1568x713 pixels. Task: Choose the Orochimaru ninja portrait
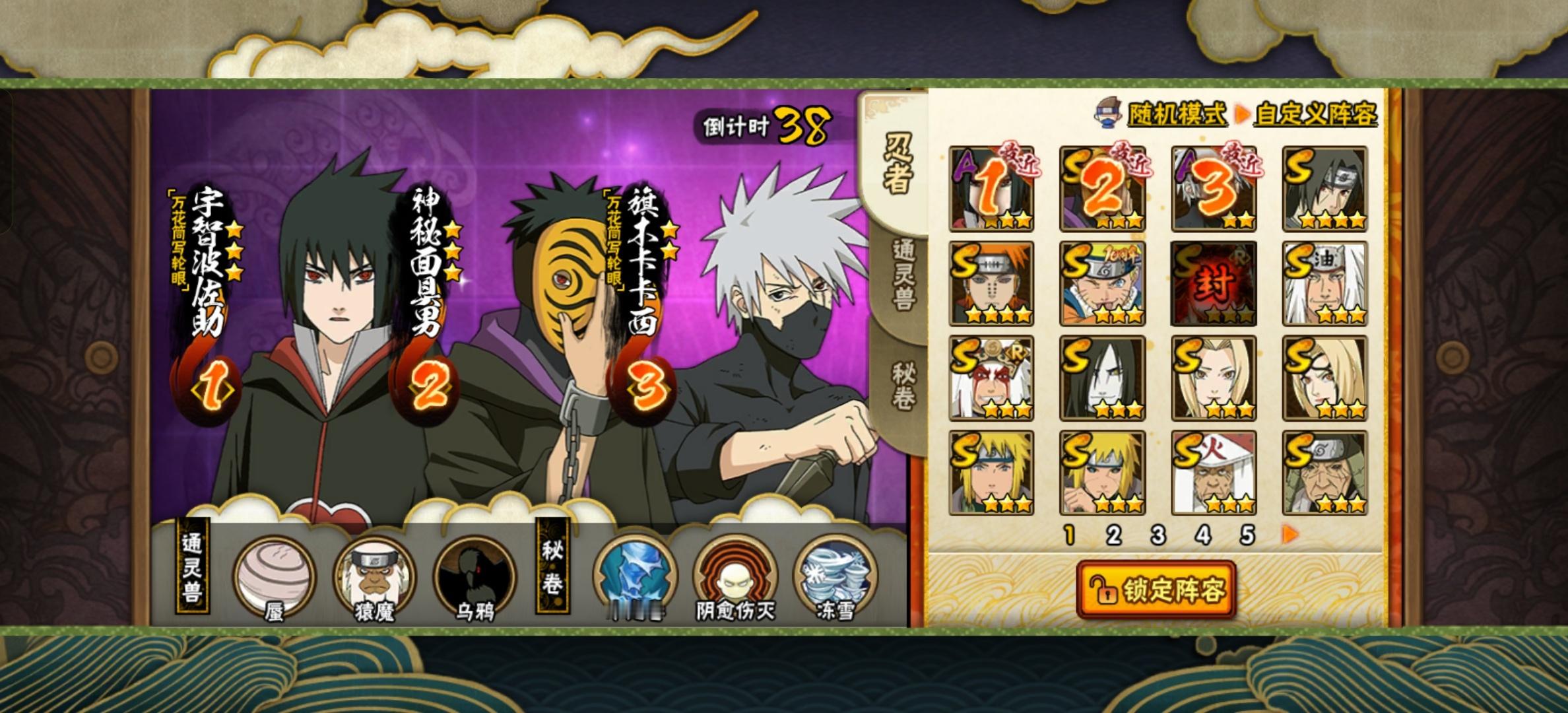(x=1102, y=378)
